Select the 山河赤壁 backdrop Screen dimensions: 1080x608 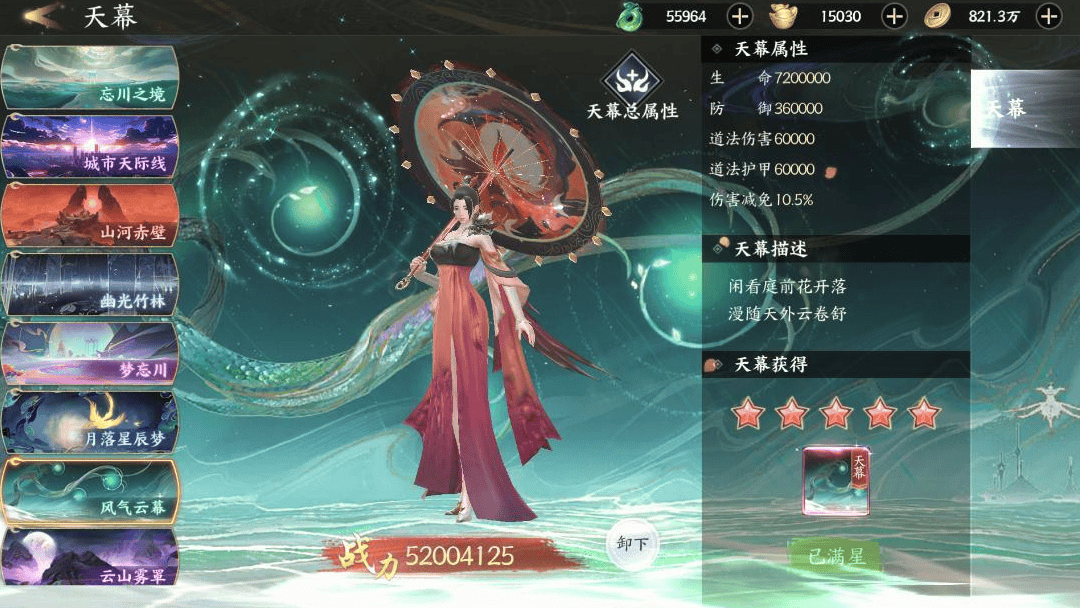[x=90, y=215]
